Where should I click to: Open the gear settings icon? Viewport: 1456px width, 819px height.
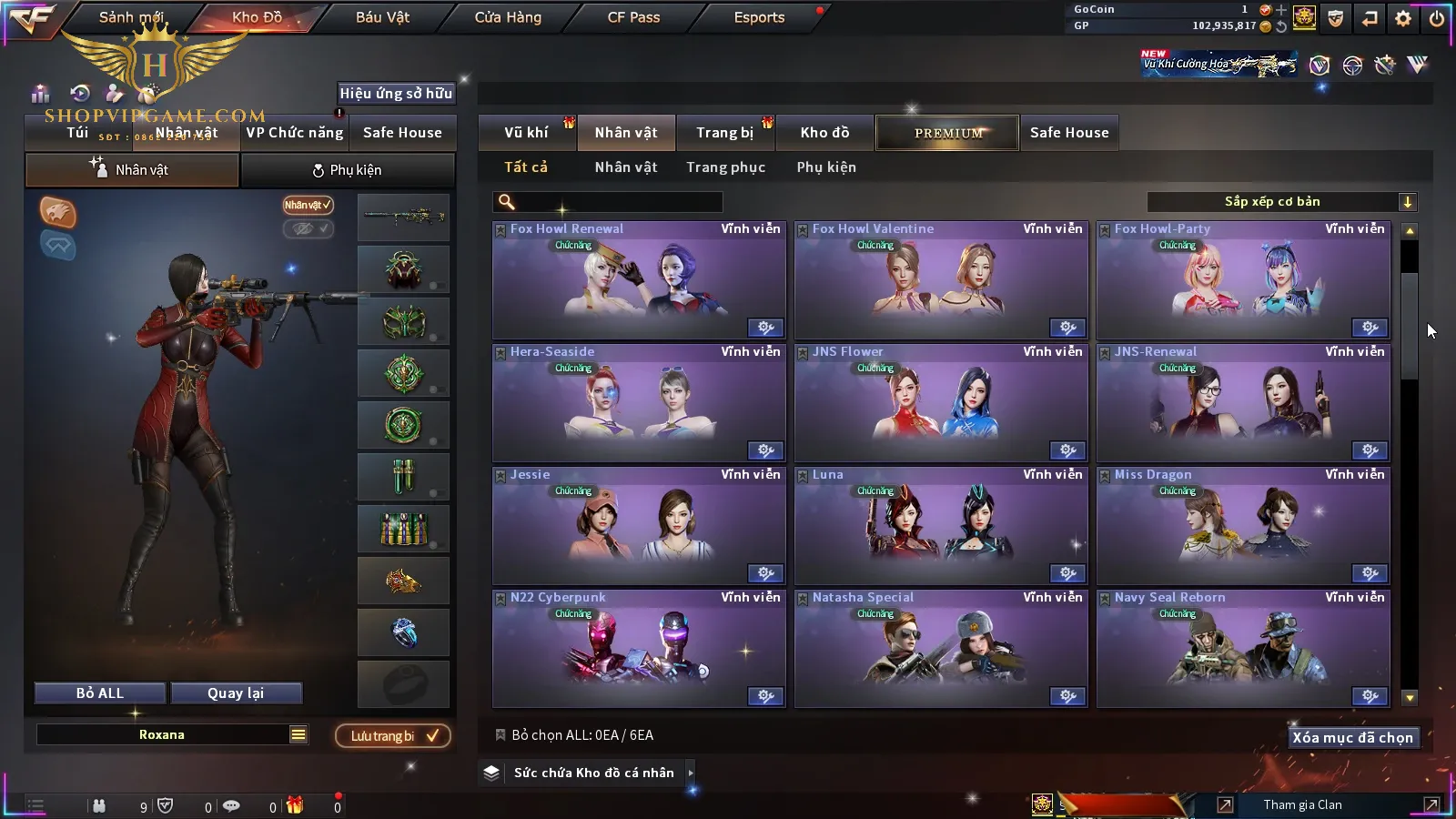1403,18
